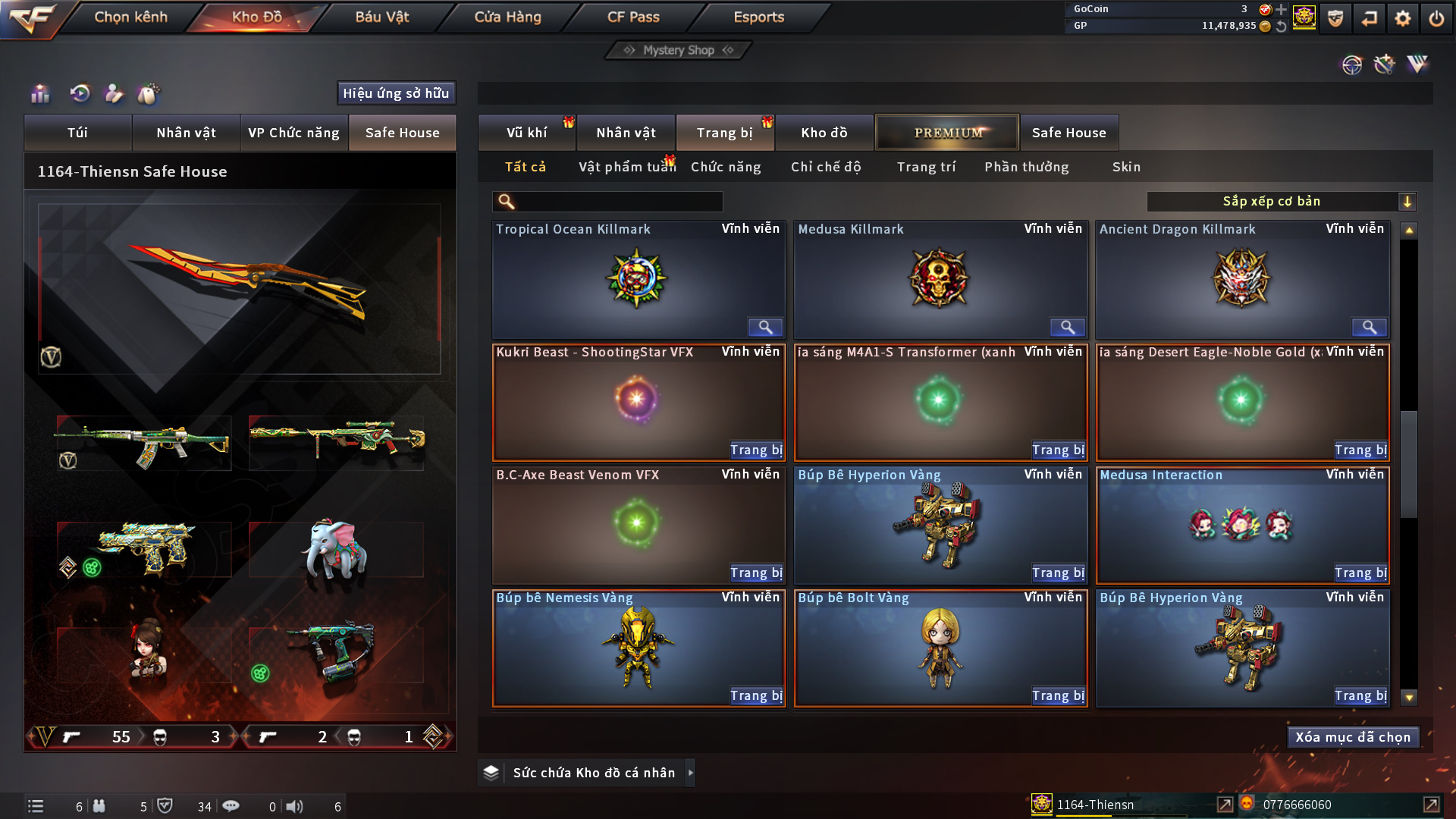Click the power exit button
Screen dimensions: 1456x819
tap(1436, 18)
